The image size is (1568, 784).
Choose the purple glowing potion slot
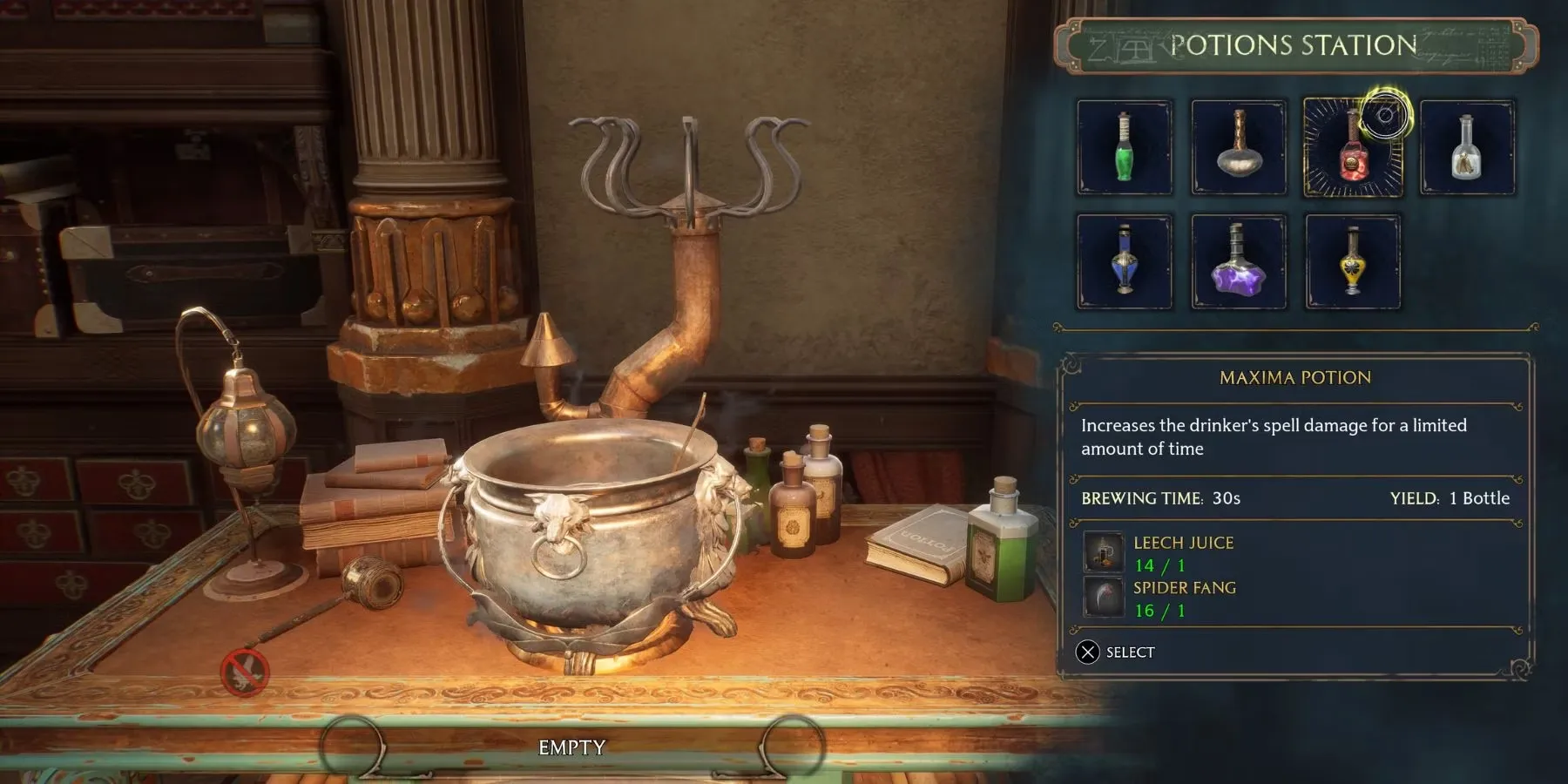click(1238, 261)
